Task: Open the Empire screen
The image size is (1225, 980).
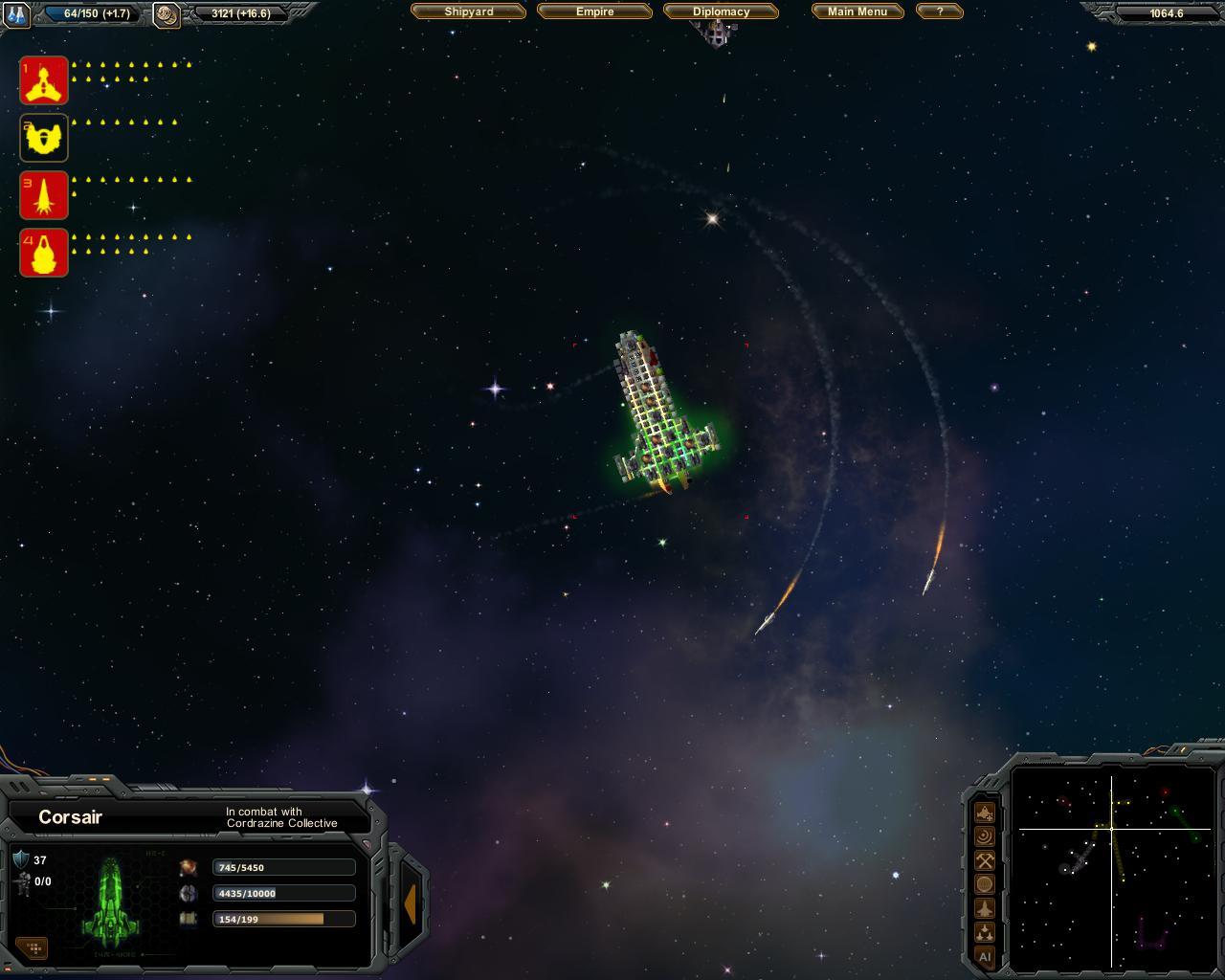Action: coord(594,11)
